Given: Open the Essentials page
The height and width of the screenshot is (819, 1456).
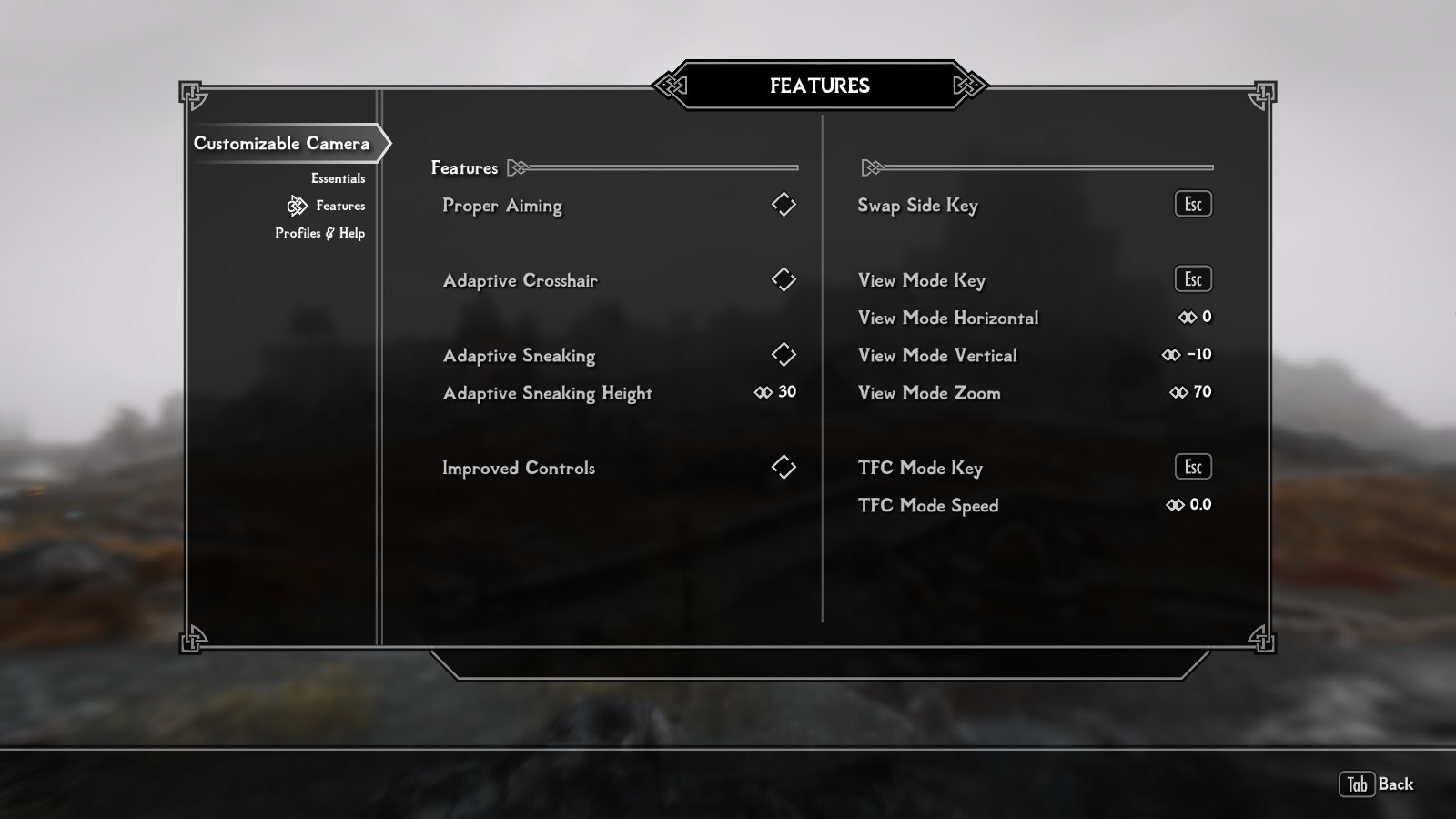Looking at the screenshot, I should pos(338,178).
